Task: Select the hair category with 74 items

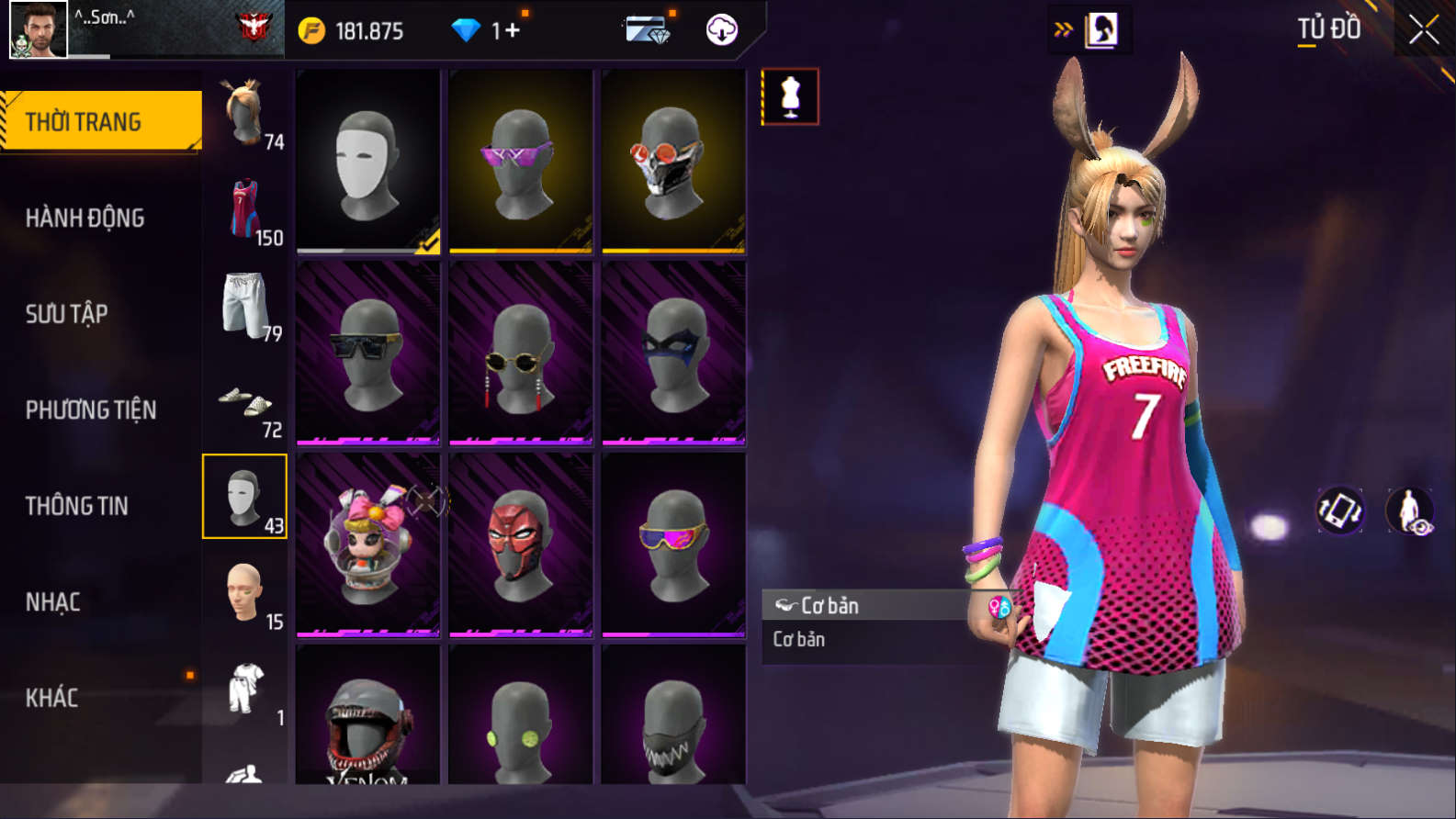Action: click(x=245, y=115)
